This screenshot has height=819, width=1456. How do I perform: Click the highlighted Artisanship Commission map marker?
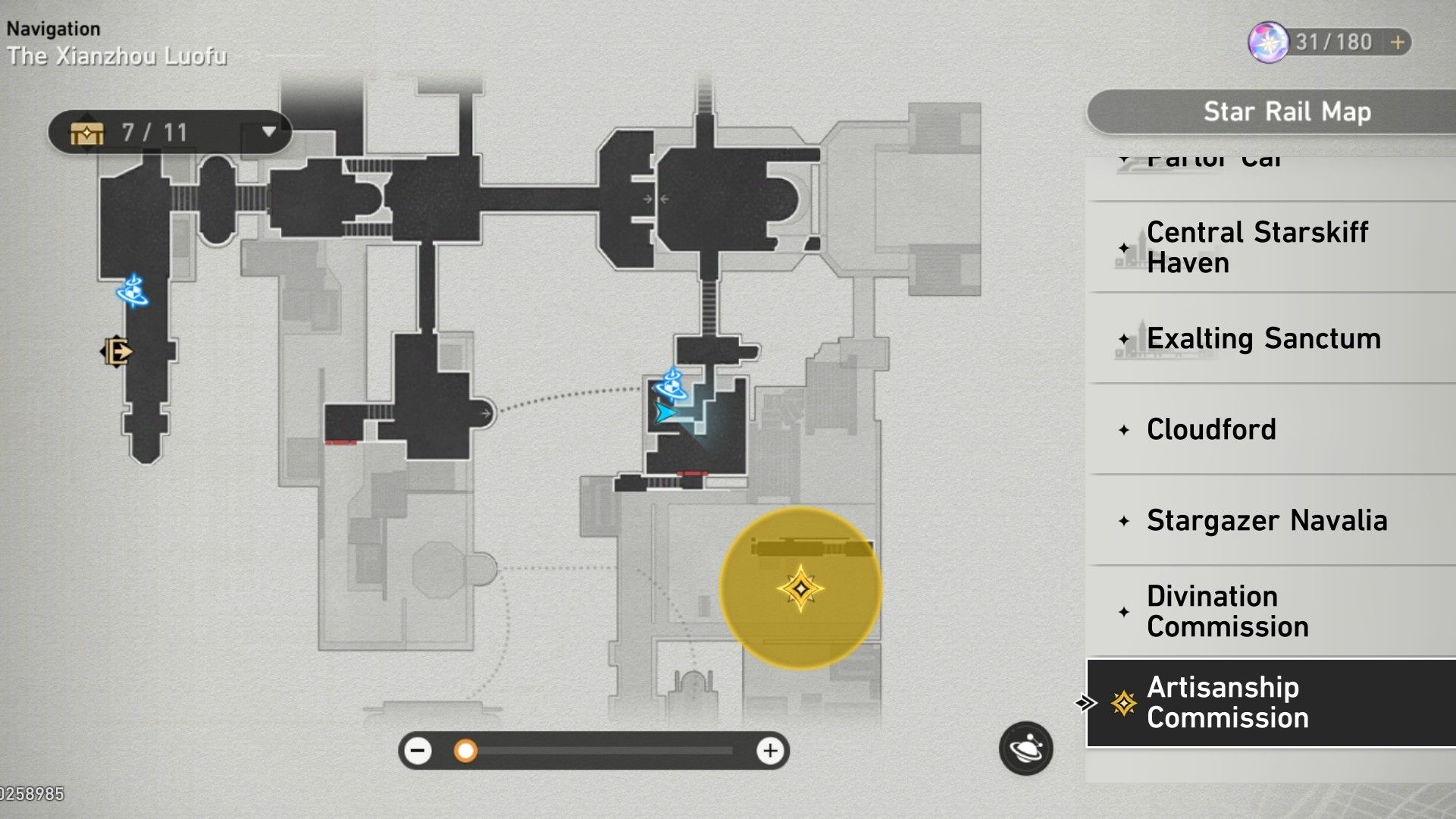pos(801,586)
